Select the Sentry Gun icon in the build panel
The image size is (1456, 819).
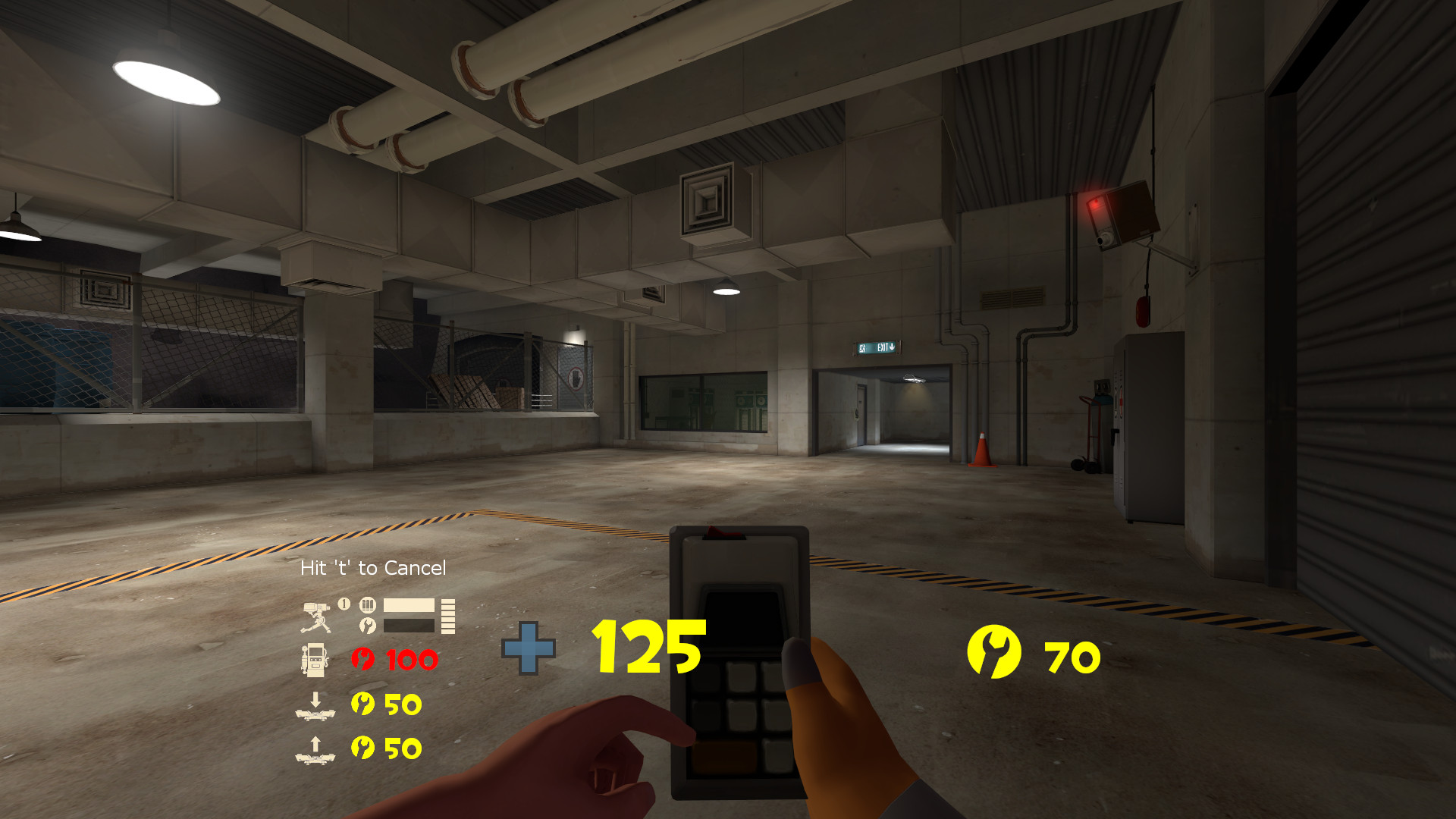tap(315, 616)
